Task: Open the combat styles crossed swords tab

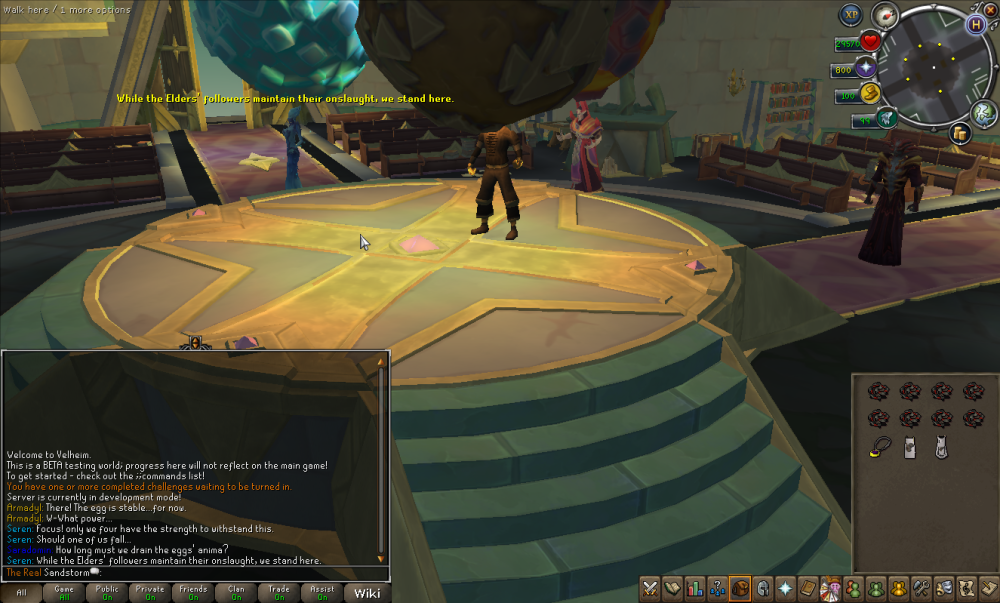Action: pos(651,588)
